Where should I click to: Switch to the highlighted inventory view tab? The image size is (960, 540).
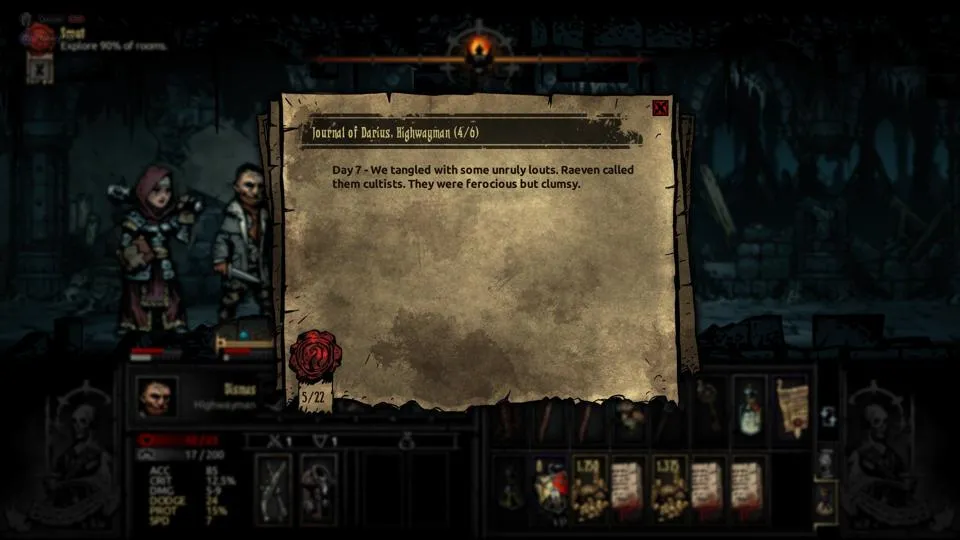[826, 500]
